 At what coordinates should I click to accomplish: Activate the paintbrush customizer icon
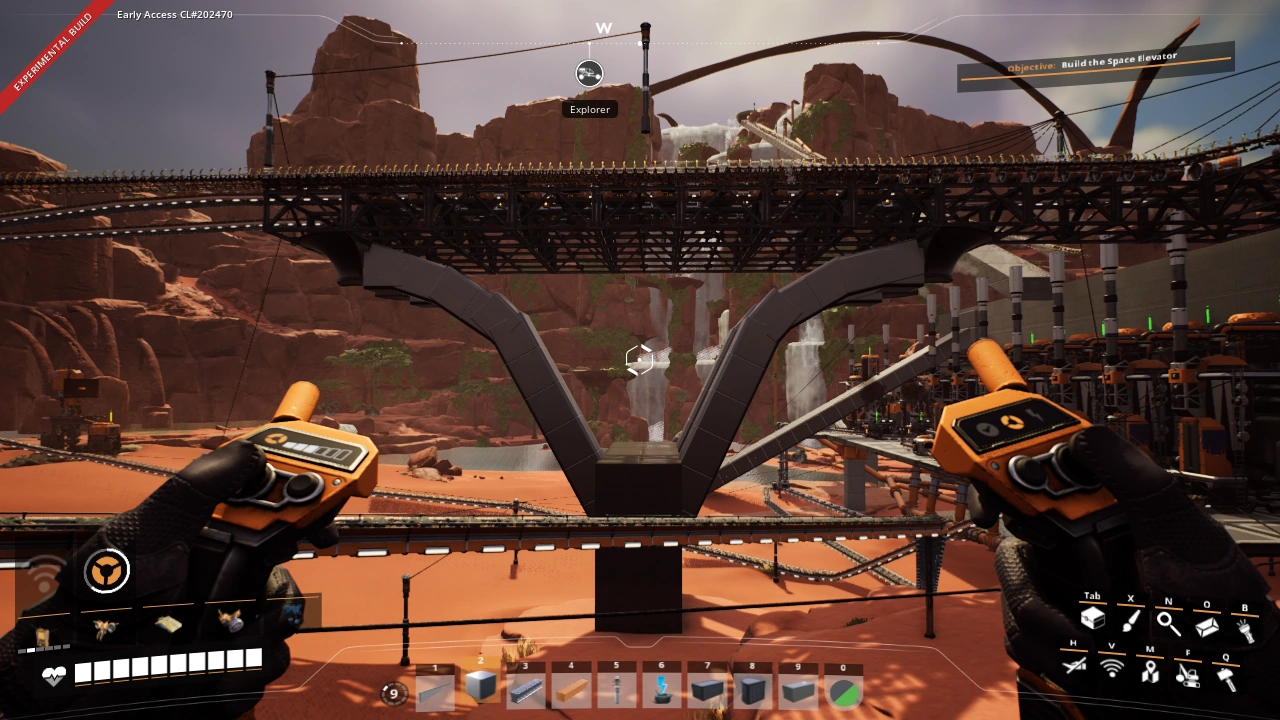(1131, 622)
